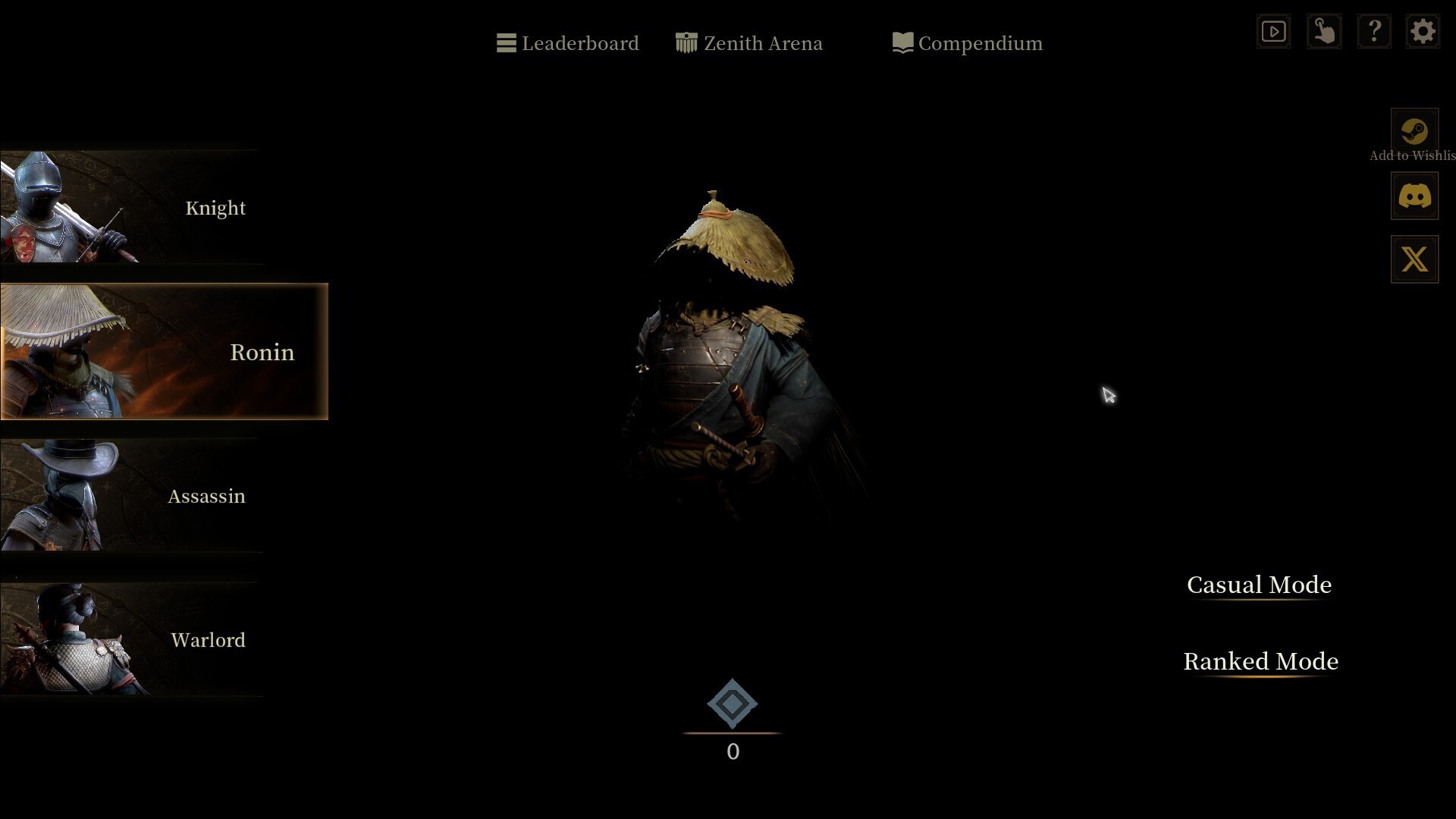Screen dimensions: 1456x819
Task: Click the Steam wishlist icon
Action: [1414, 129]
